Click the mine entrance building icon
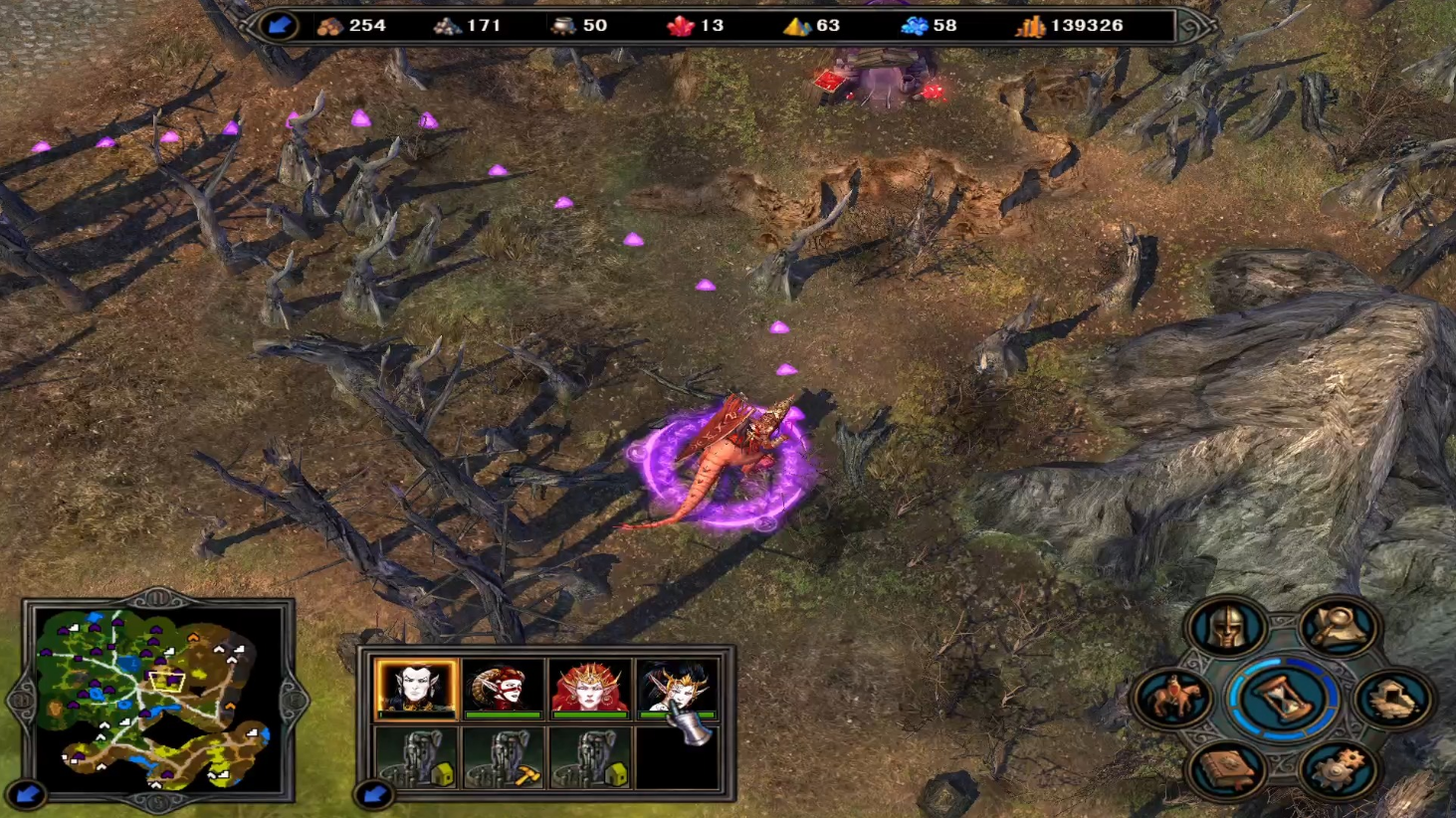This screenshot has width=1456, height=818. coord(1392,698)
